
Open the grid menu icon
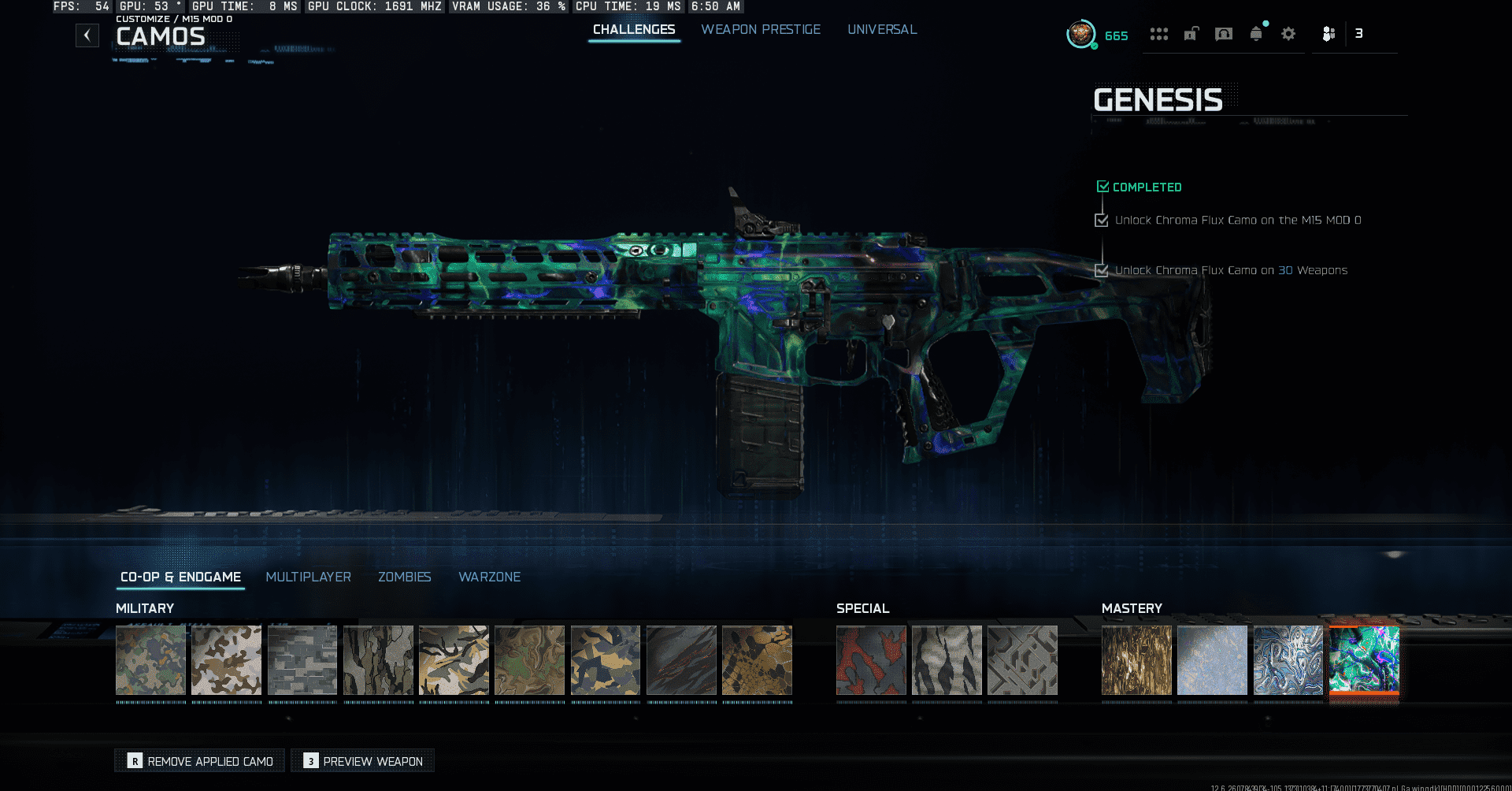click(x=1158, y=34)
